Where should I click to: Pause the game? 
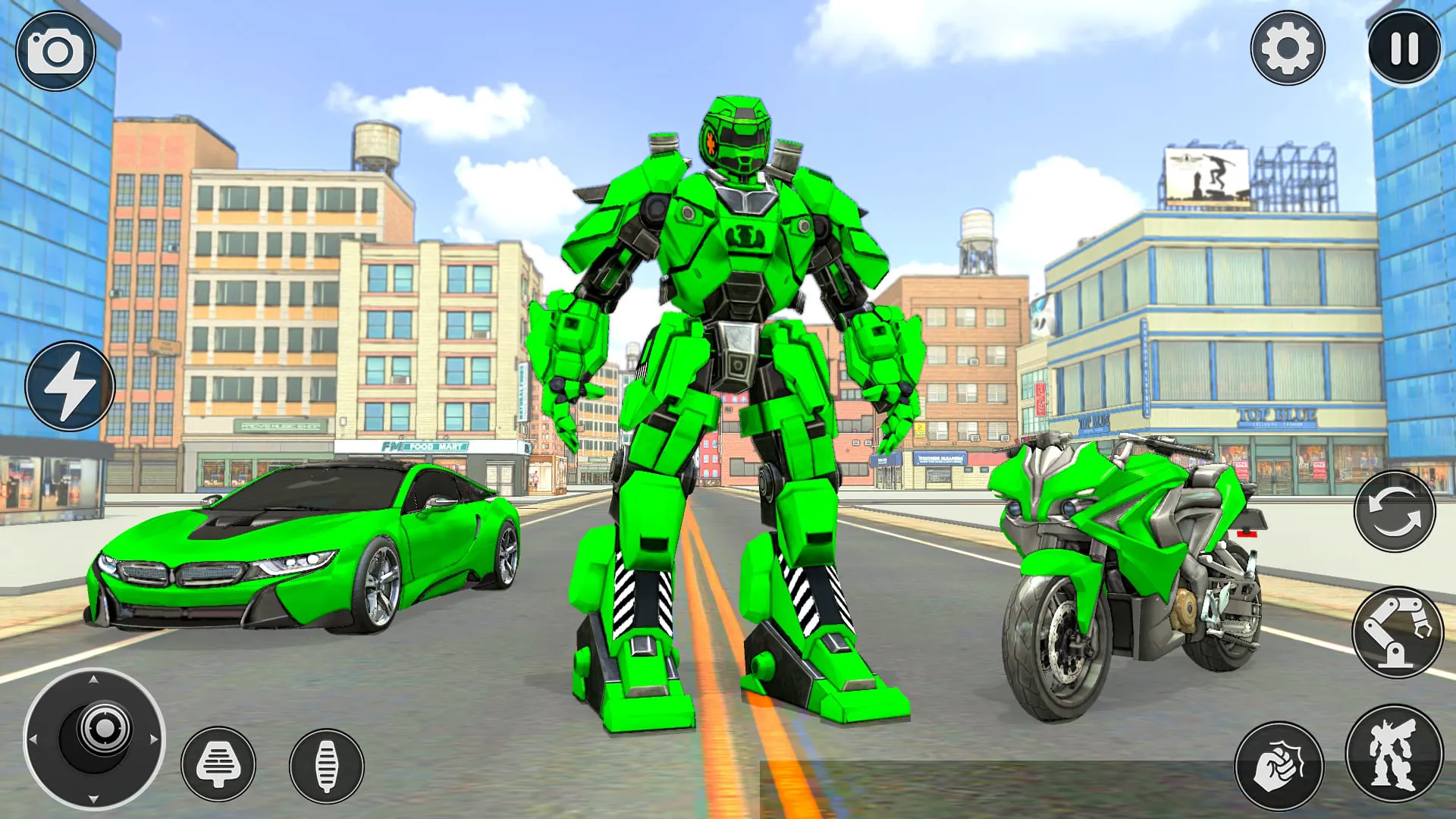pyautogui.click(x=1404, y=49)
